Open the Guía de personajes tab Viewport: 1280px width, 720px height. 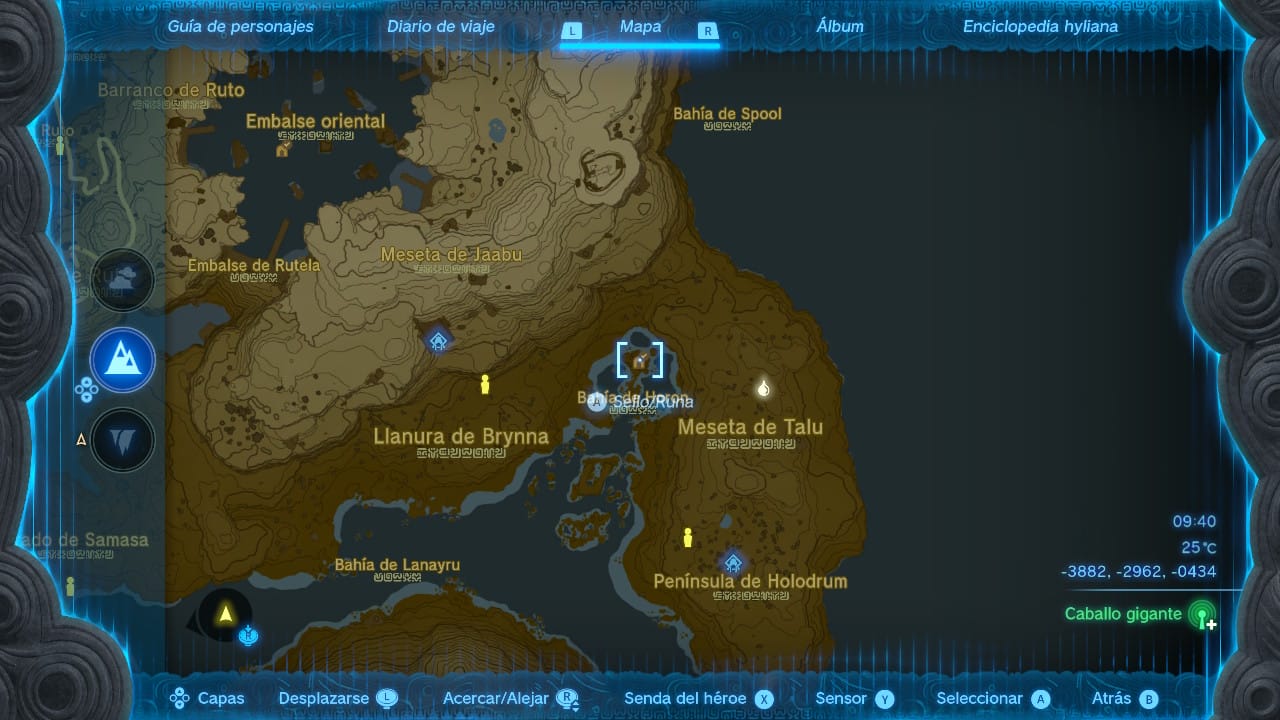(x=240, y=27)
